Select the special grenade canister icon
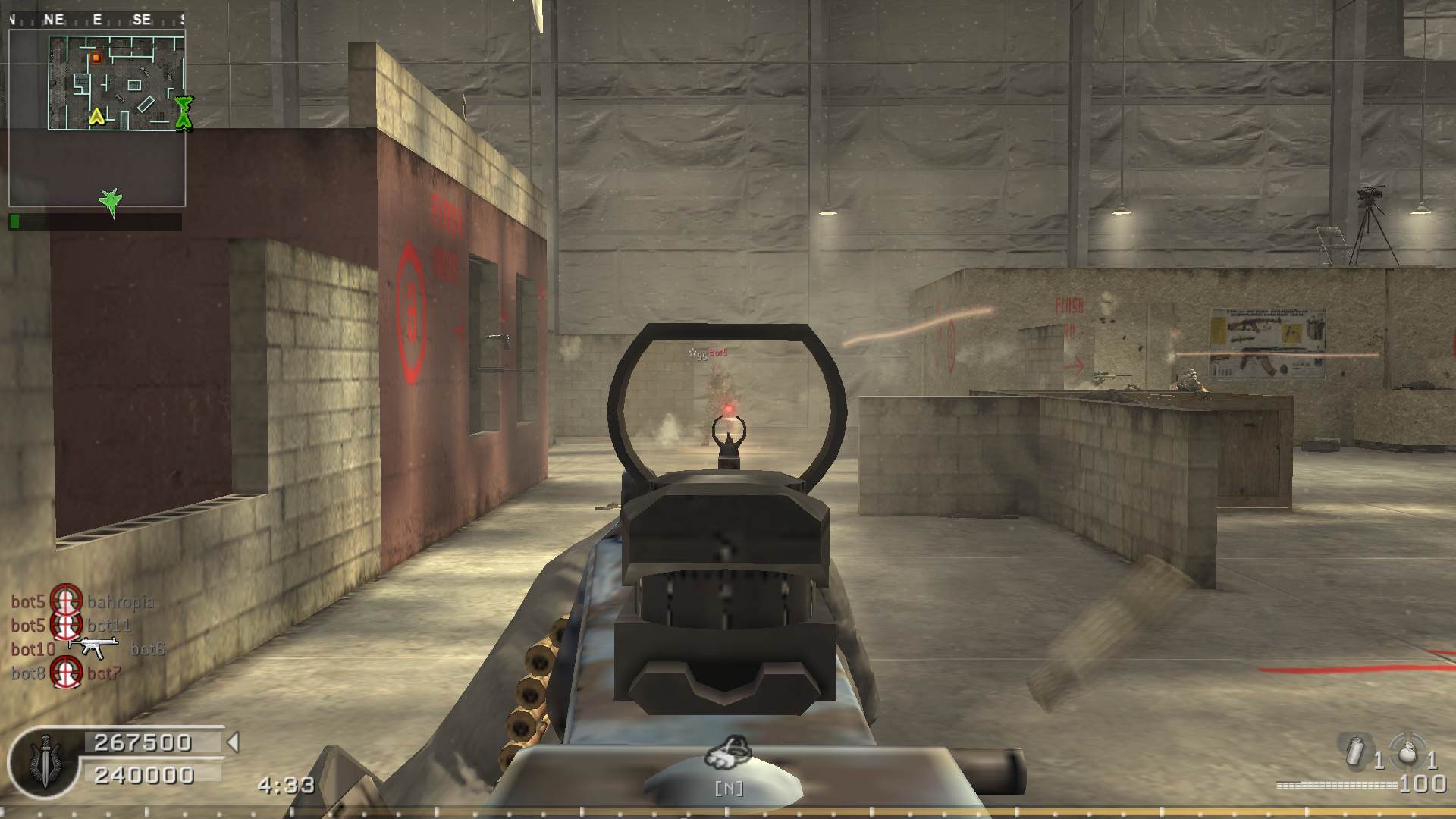1456x819 pixels. pos(1354,750)
